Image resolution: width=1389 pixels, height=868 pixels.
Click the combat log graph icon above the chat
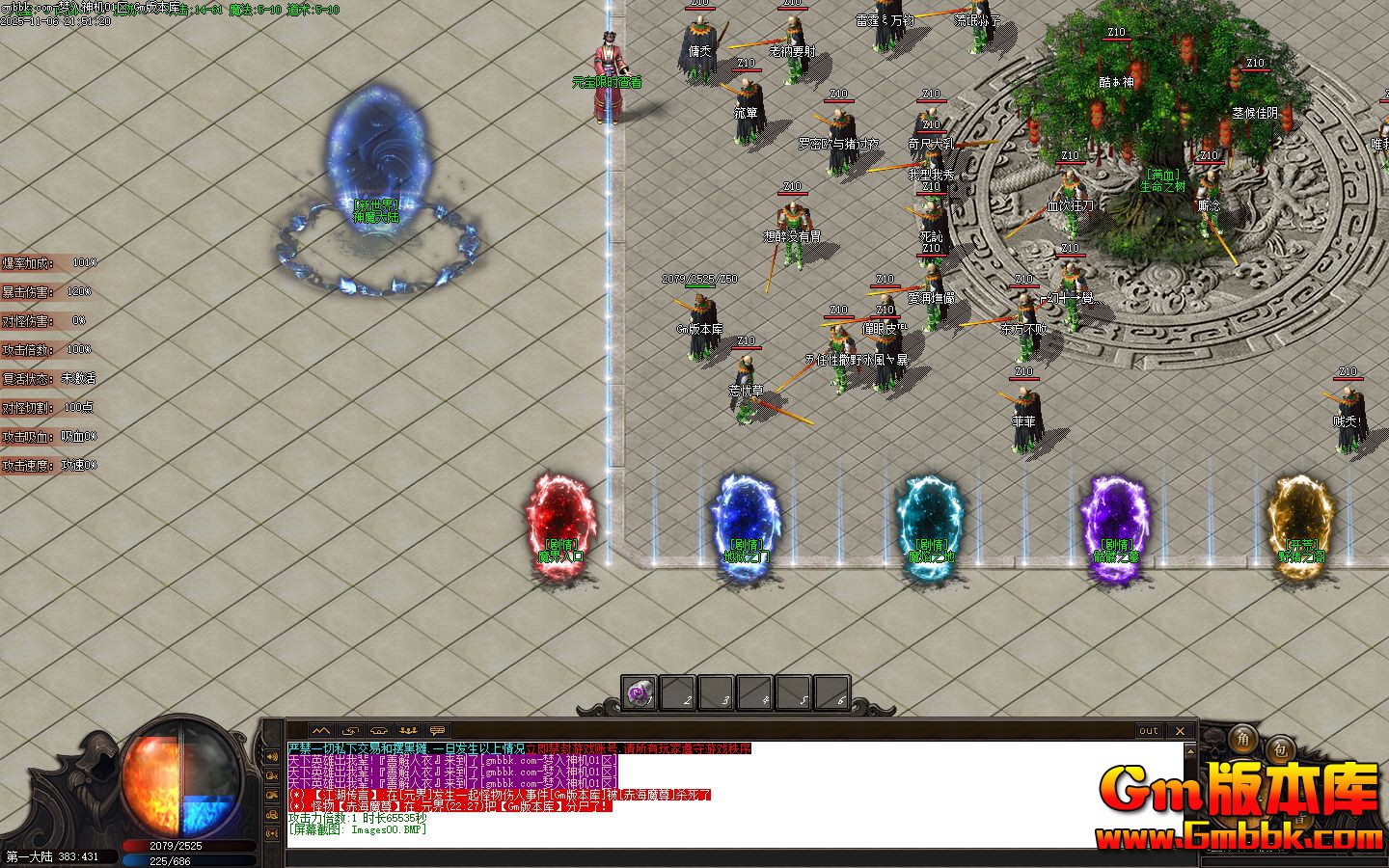click(x=321, y=731)
